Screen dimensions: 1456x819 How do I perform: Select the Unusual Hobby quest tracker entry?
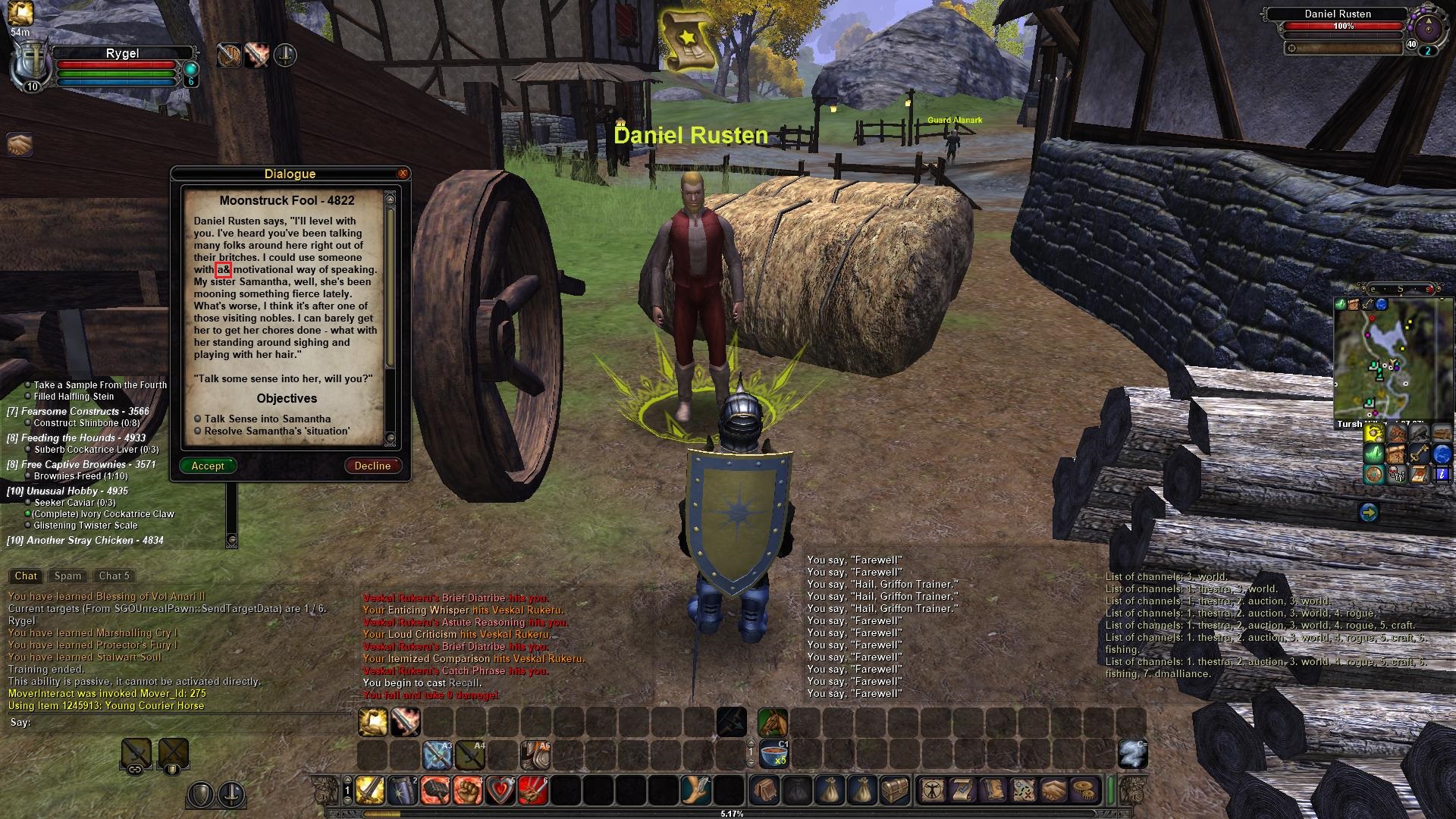[x=68, y=491]
